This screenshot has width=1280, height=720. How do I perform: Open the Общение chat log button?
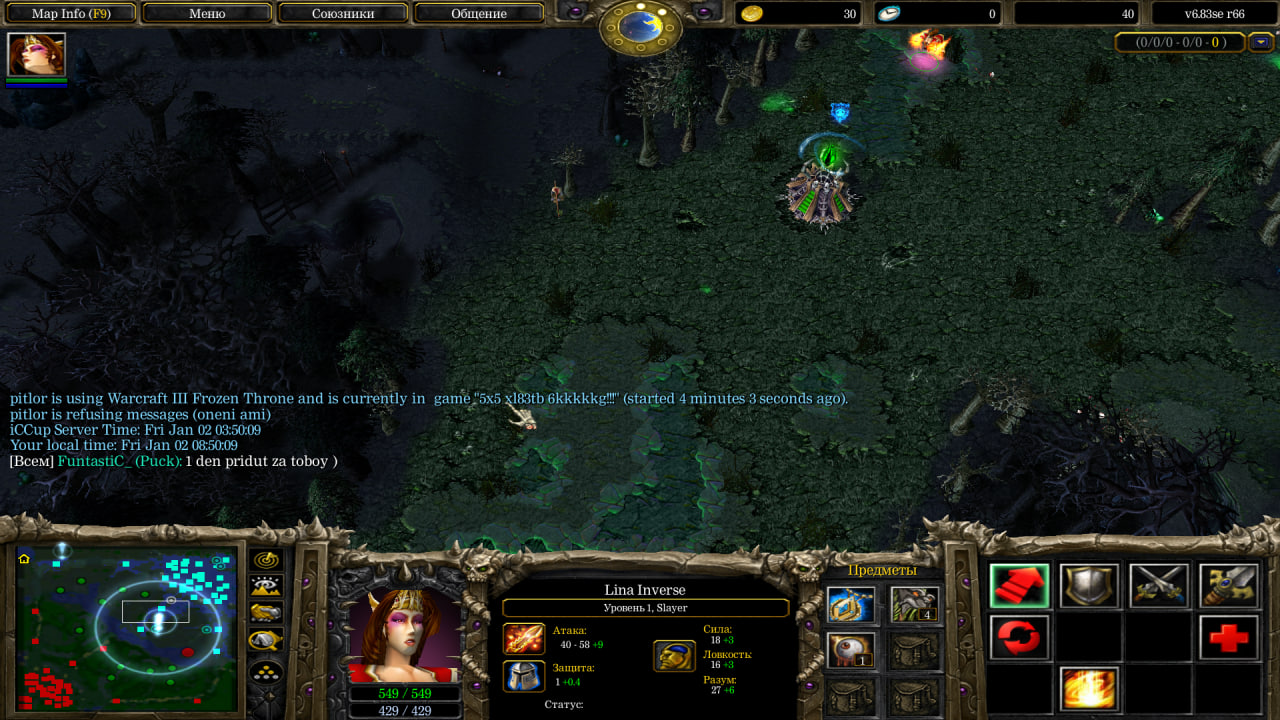coord(479,14)
